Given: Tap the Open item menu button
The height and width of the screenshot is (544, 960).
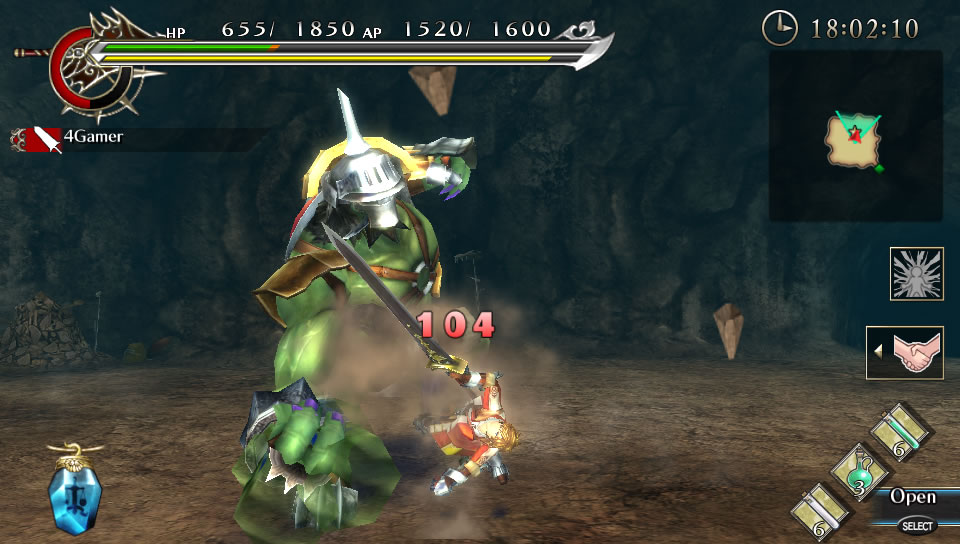Looking at the screenshot, I should pyautogui.click(x=913, y=497).
